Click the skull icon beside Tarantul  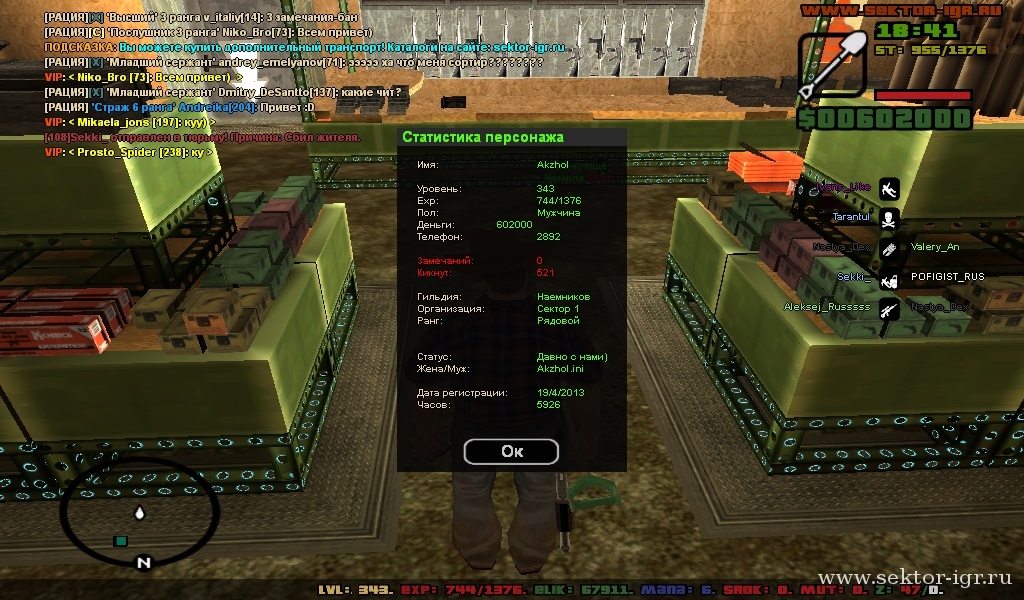point(888,218)
